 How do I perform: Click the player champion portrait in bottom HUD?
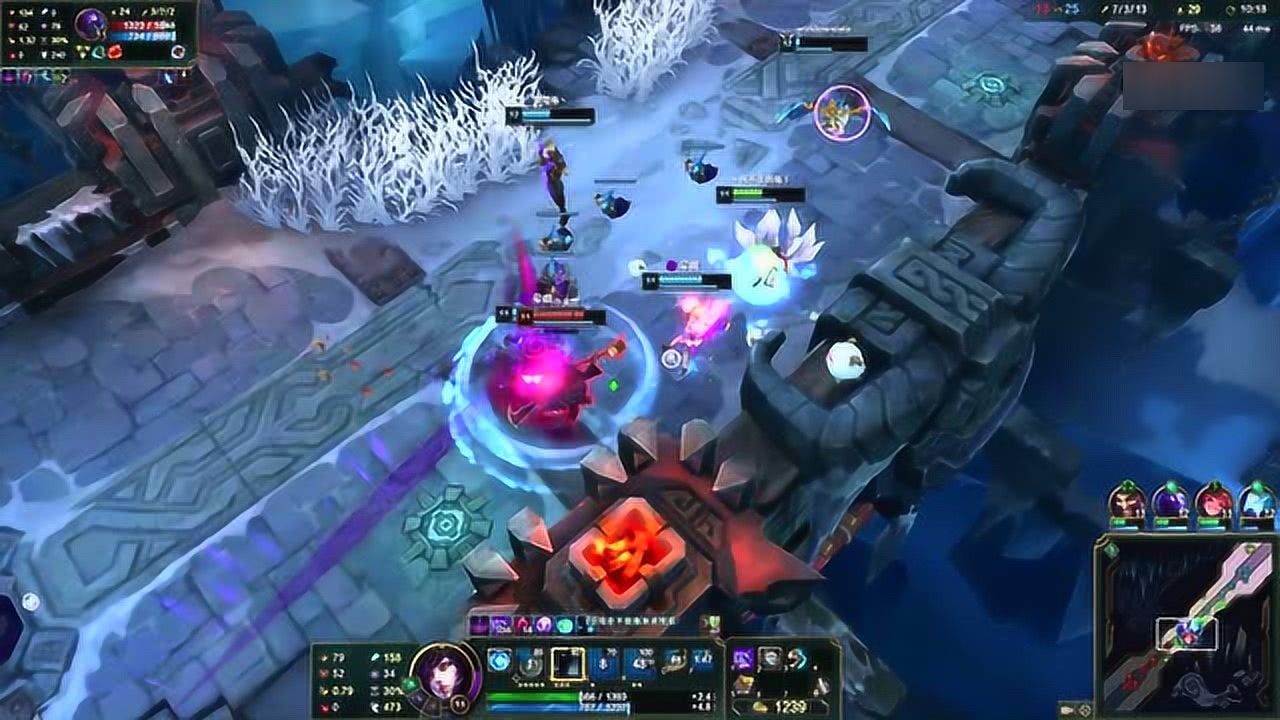pos(445,670)
